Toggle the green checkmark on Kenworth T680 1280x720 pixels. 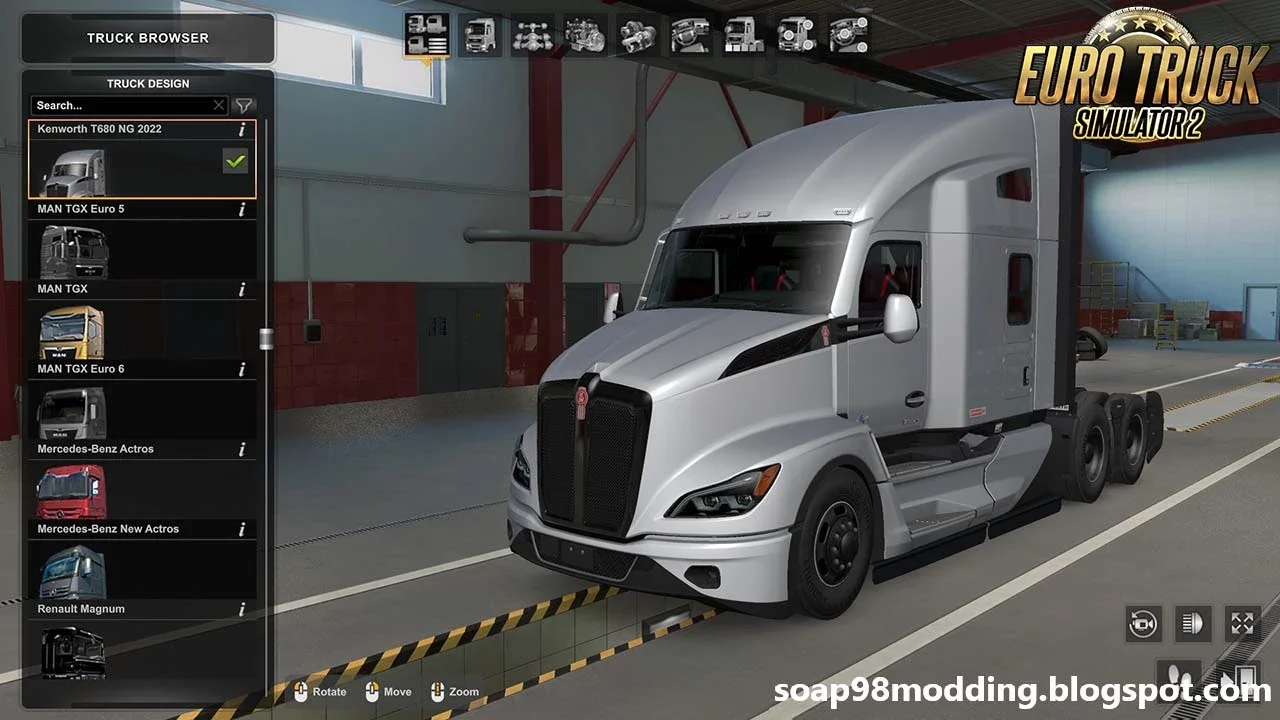point(234,161)
